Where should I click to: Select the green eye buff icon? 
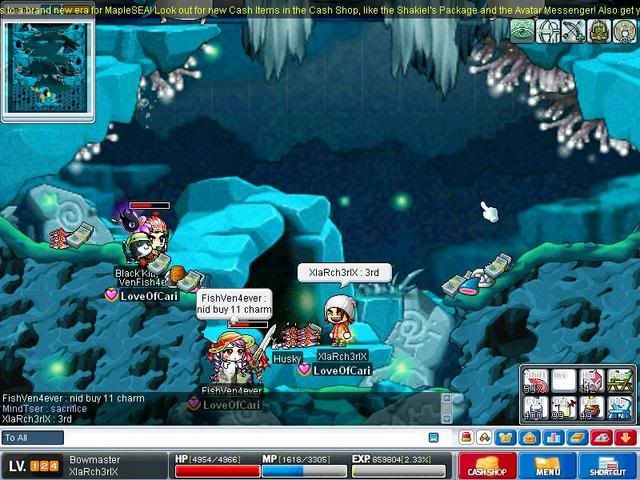click(522, 31)
